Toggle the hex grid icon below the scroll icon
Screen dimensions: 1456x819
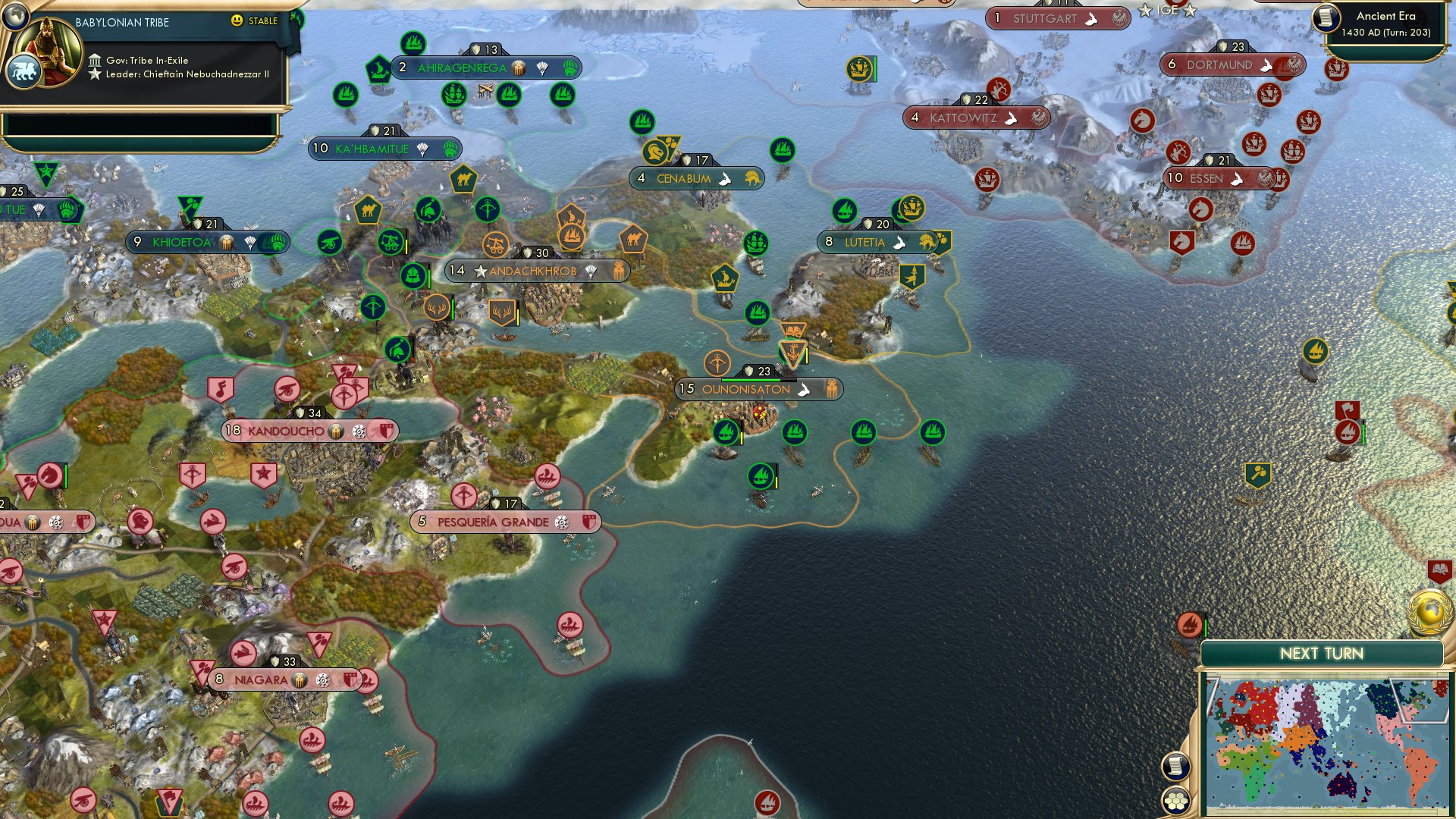point(1176,800)
